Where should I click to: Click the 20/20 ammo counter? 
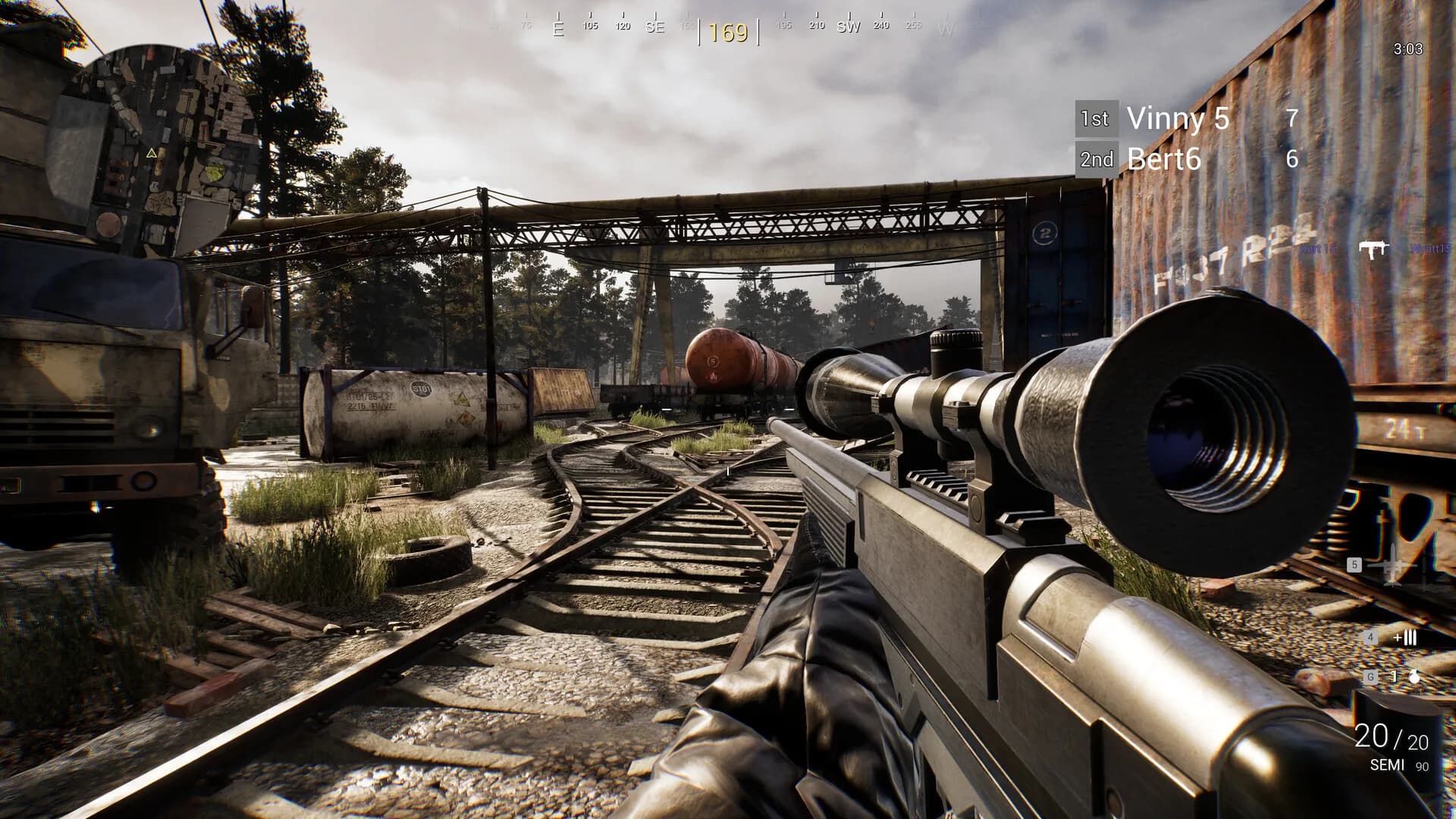[1393, 736]
